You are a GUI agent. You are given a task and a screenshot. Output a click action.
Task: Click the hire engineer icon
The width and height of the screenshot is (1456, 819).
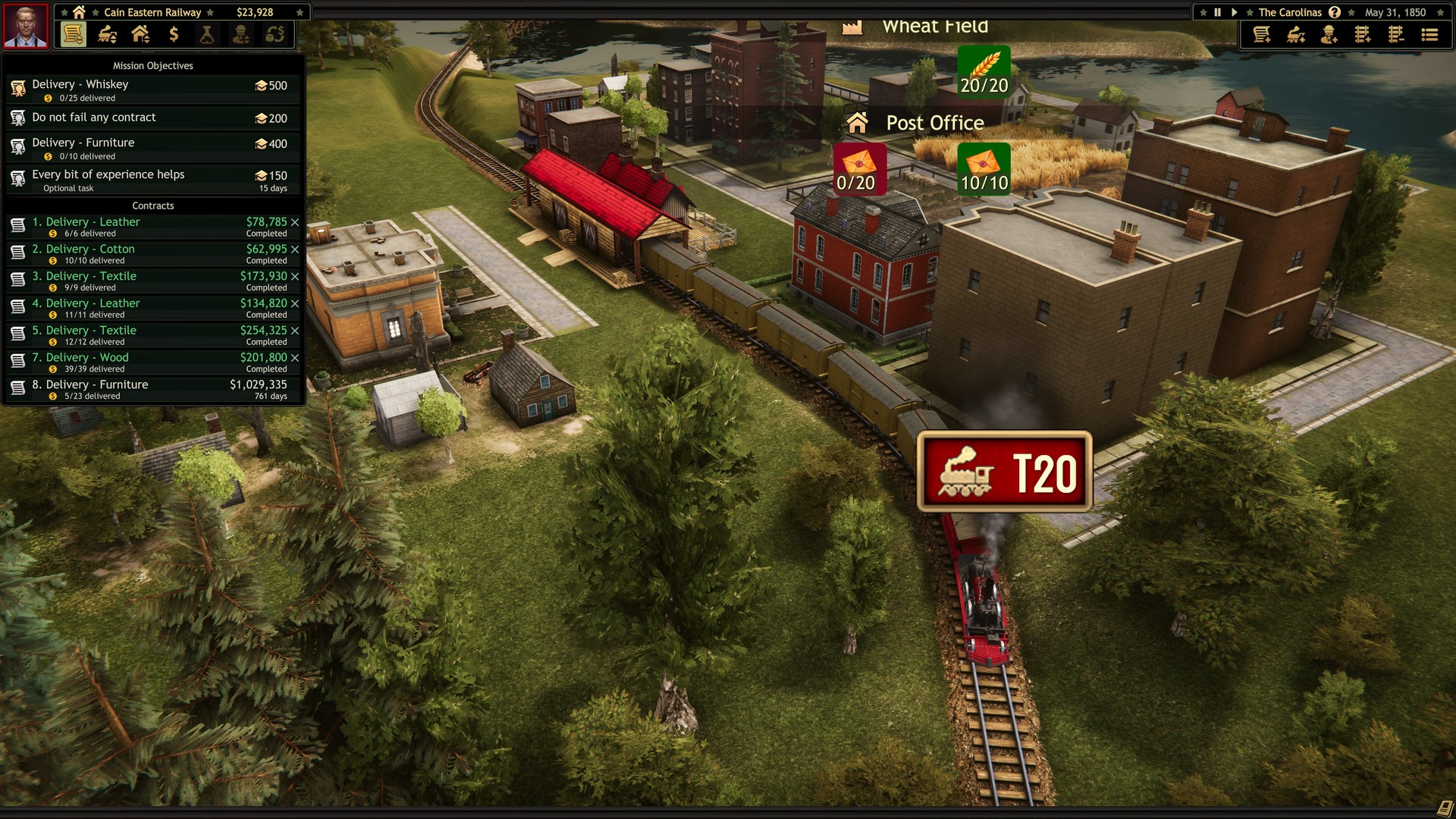1328,35
